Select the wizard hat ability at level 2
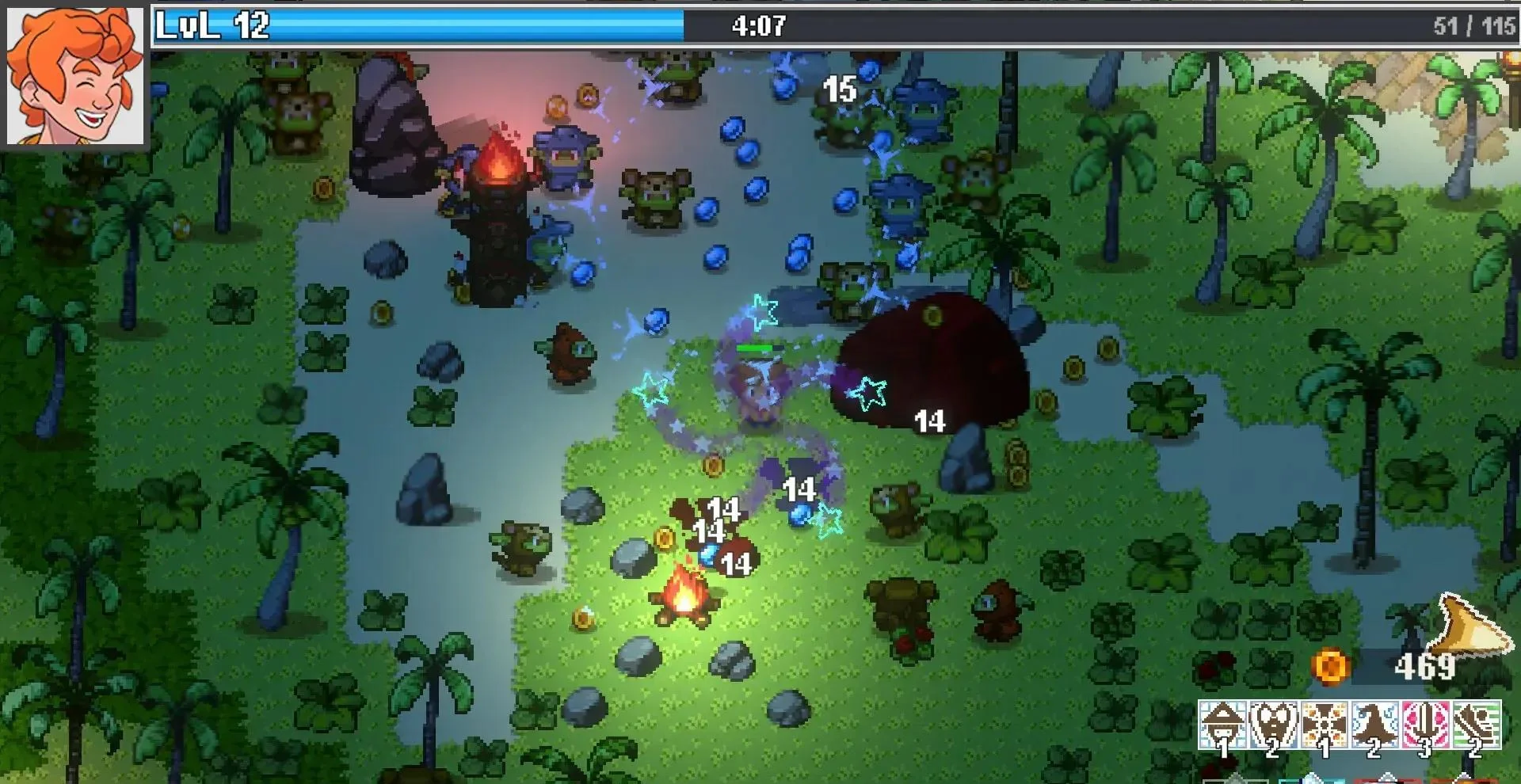1521x784 pixels. pyautogui.click(x=1376, y=722)
